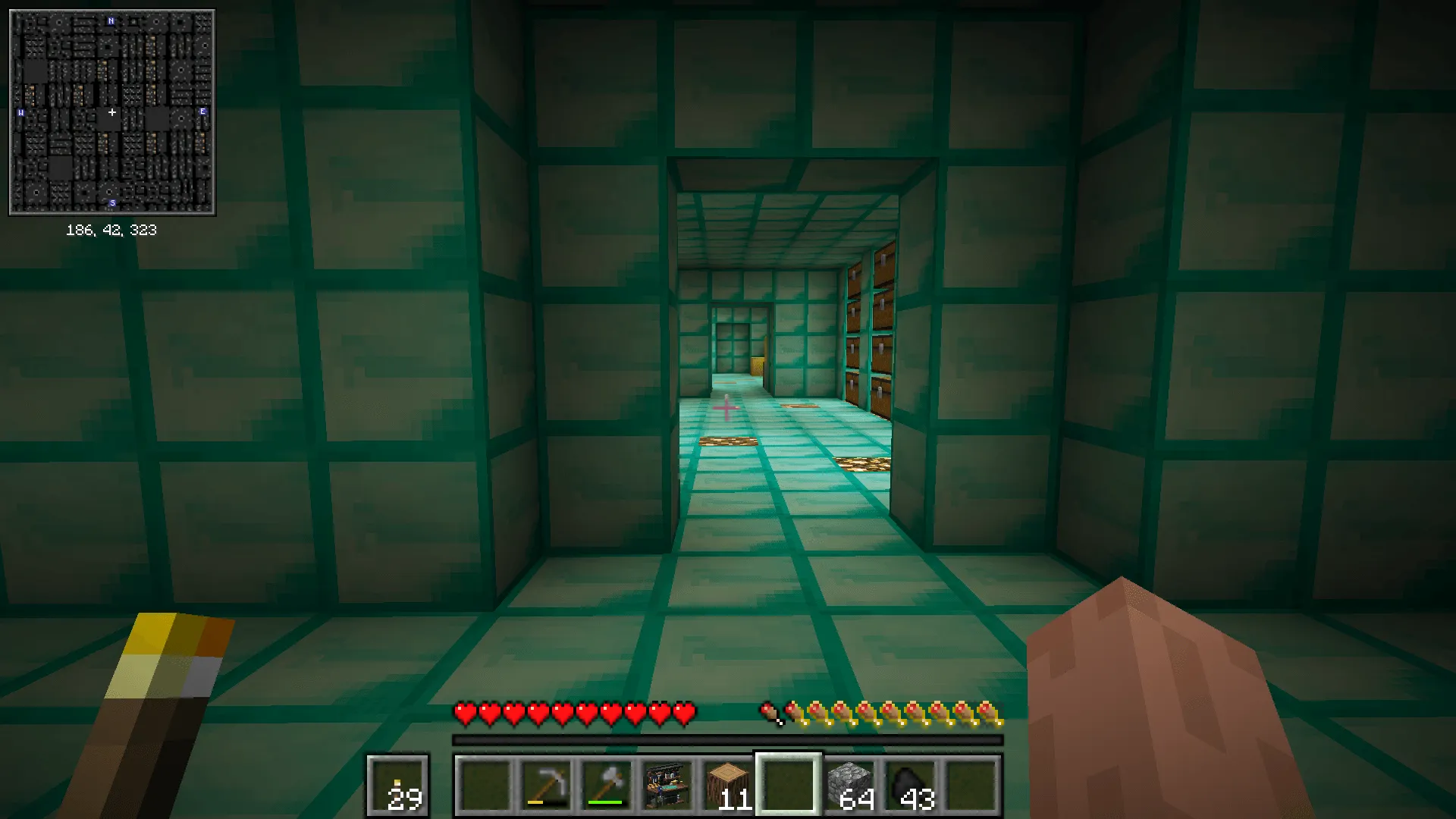Click the N marker on the minimap
The height and width of the screenshot is (819, 1456).
point(111,20)
